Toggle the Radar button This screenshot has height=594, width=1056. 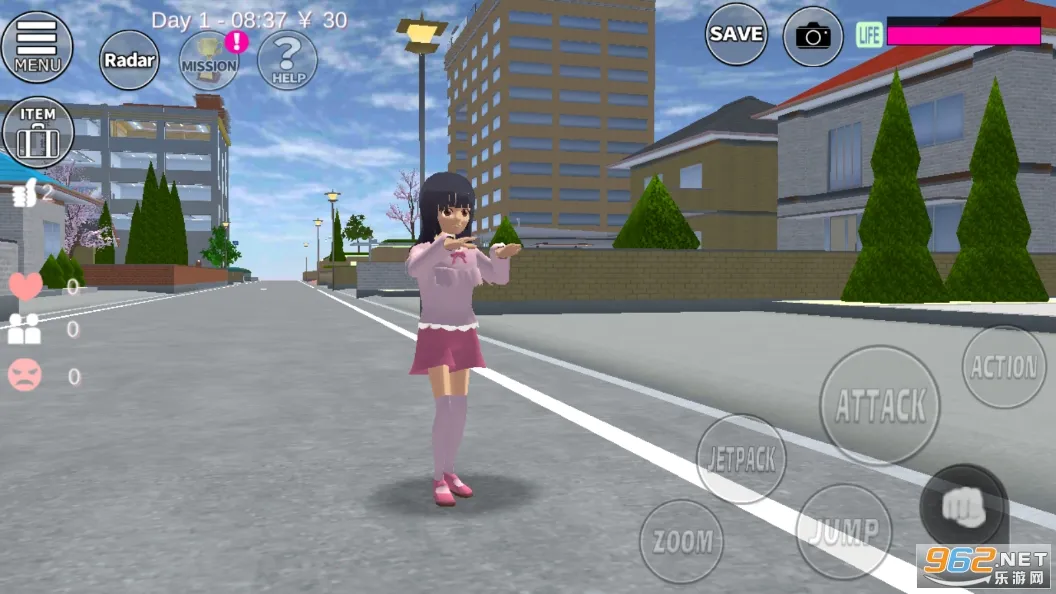click(x=130, y=60)
